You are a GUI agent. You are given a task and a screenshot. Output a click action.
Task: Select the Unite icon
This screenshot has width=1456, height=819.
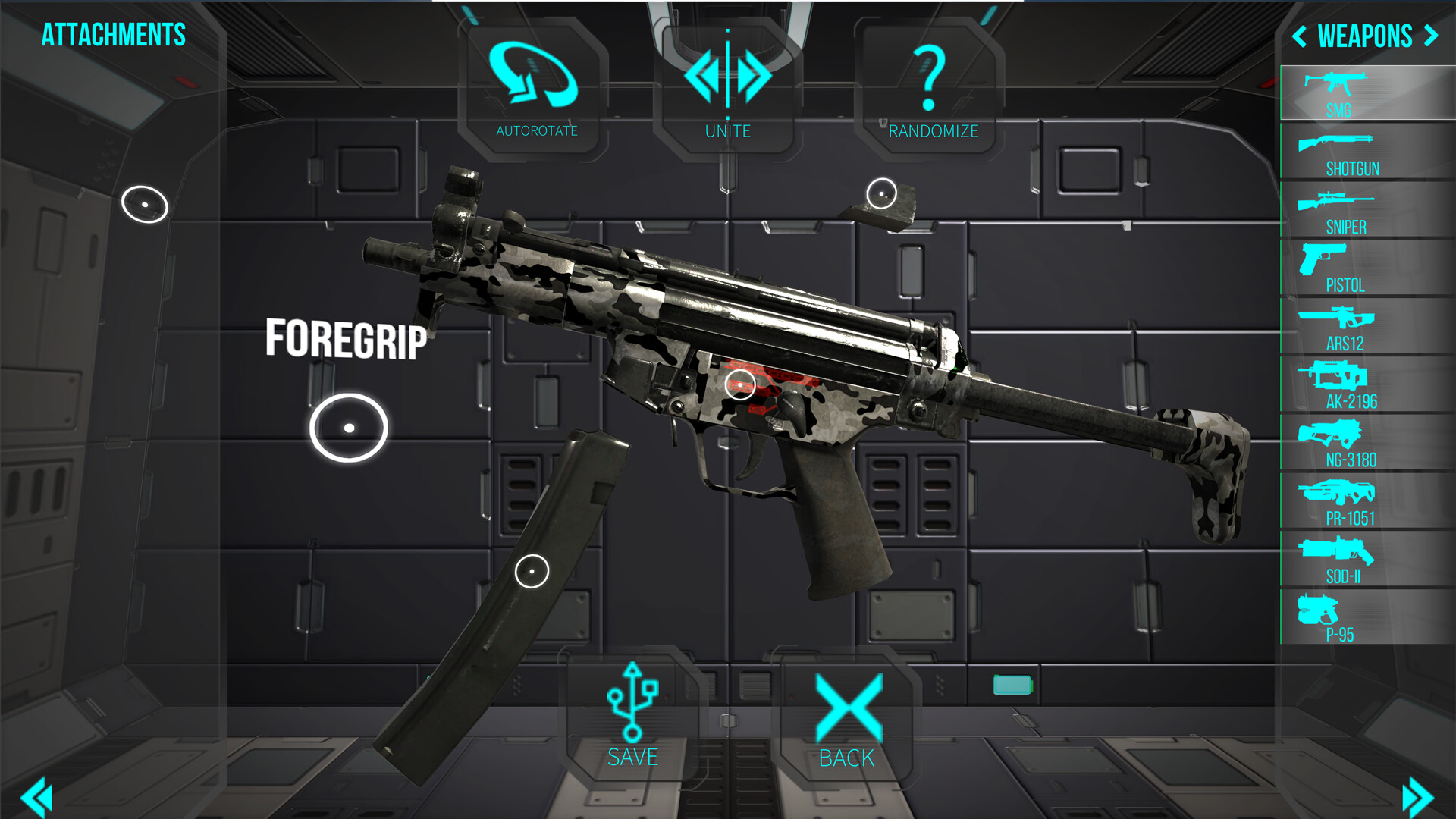click(x=728, y=76)
